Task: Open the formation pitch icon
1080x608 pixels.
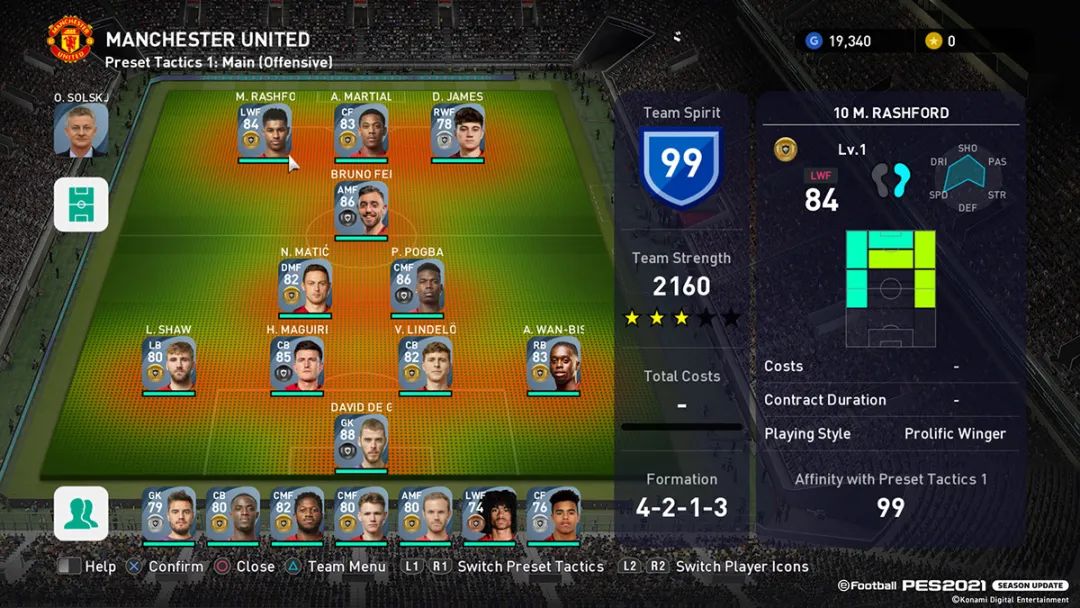Action: pyautogui.click(x=81, y=204)
